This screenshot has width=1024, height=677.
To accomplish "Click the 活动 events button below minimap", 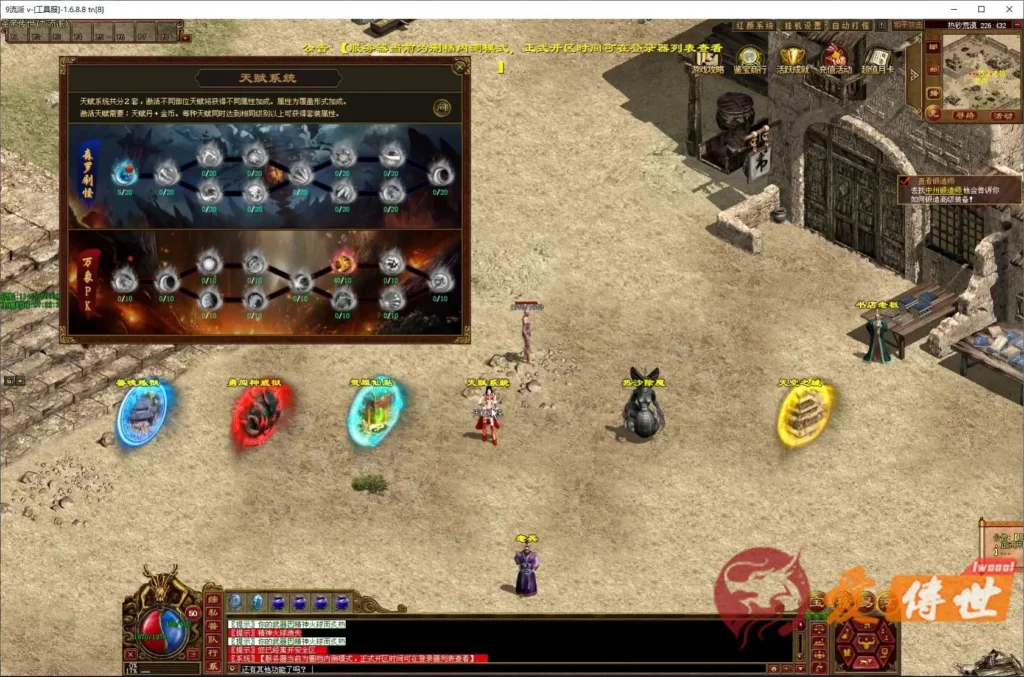I will coord(1001,115).
